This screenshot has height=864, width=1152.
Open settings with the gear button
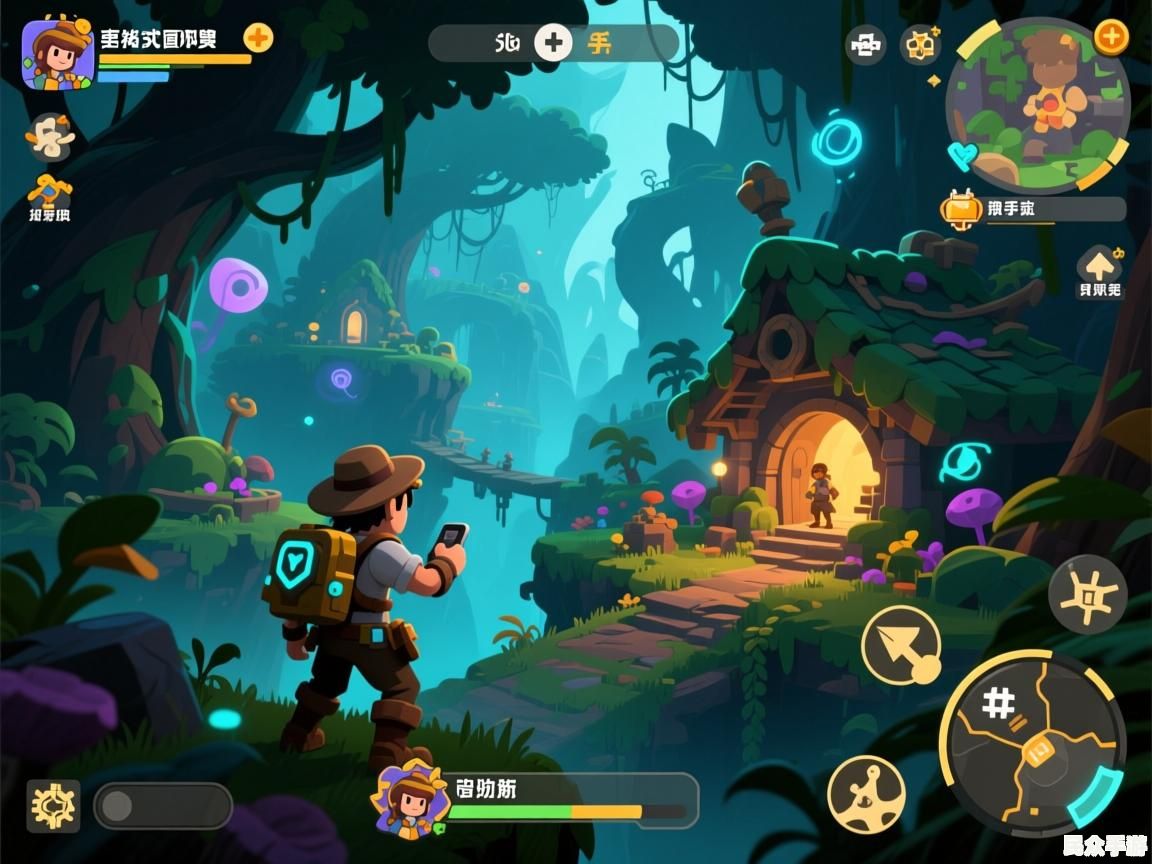click(x=53, y=805)
